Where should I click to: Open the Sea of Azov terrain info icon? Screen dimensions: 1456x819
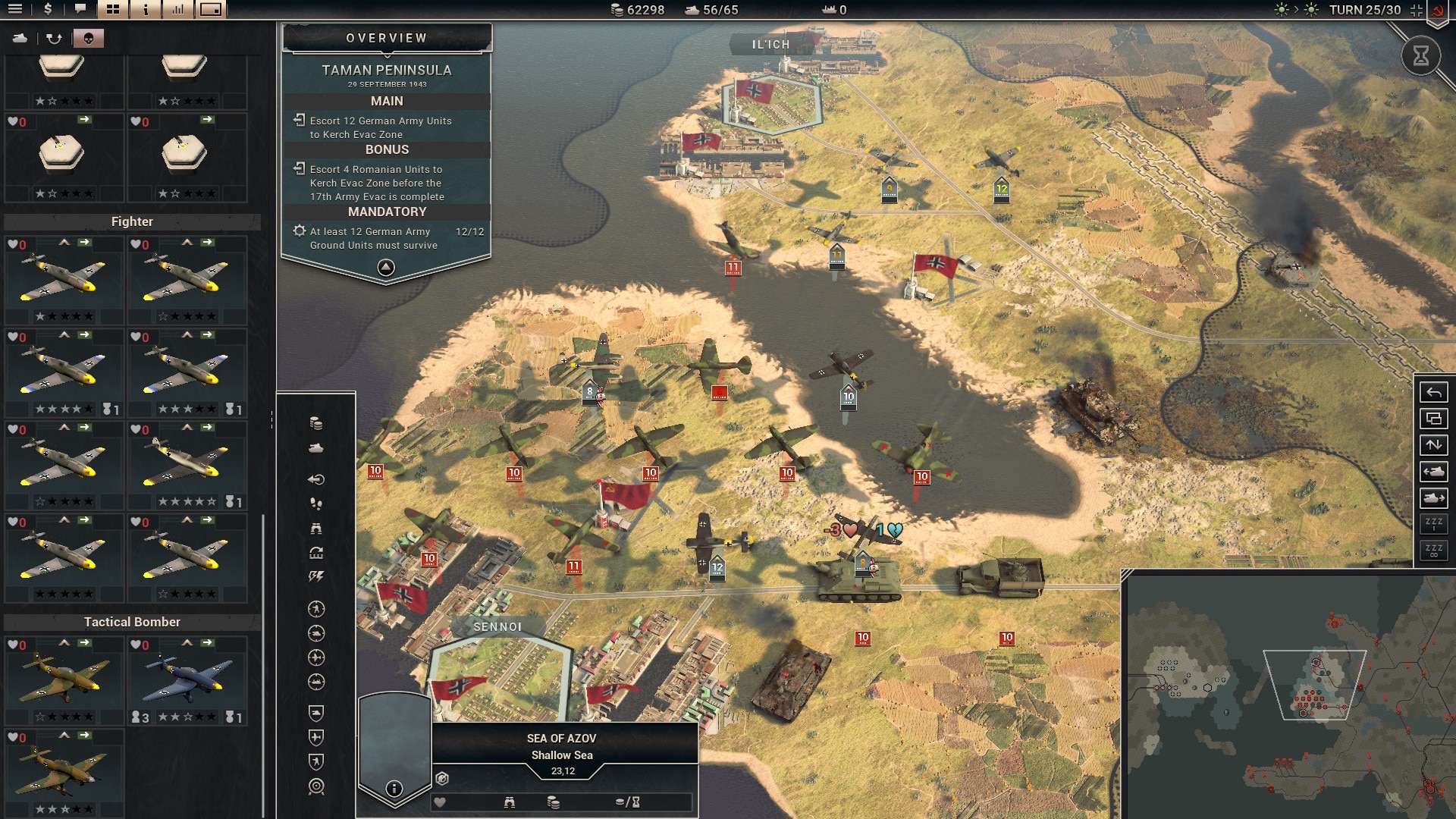point(394,789)
